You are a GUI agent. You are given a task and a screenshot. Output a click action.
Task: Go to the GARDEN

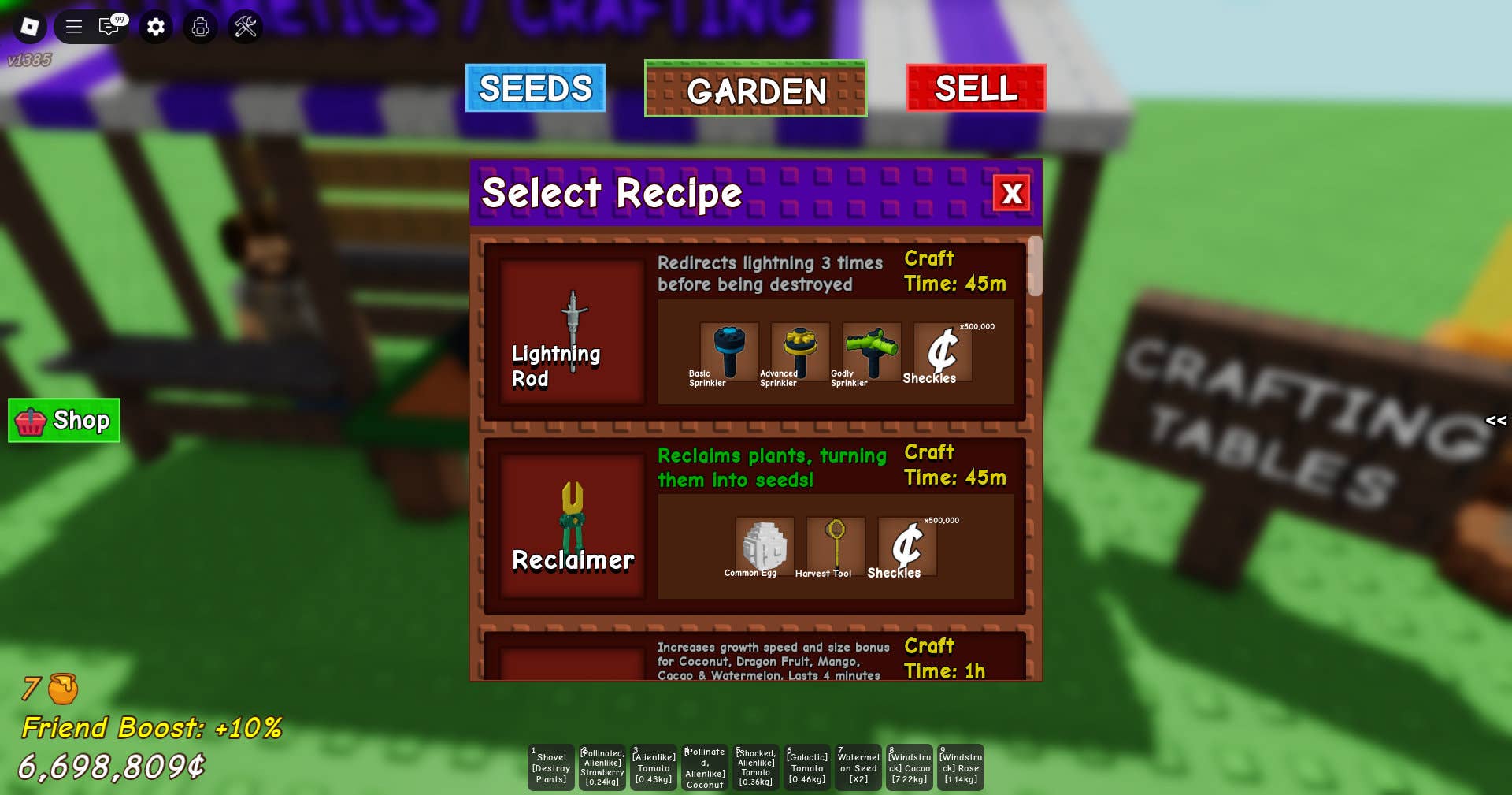(x=755, y=90)
